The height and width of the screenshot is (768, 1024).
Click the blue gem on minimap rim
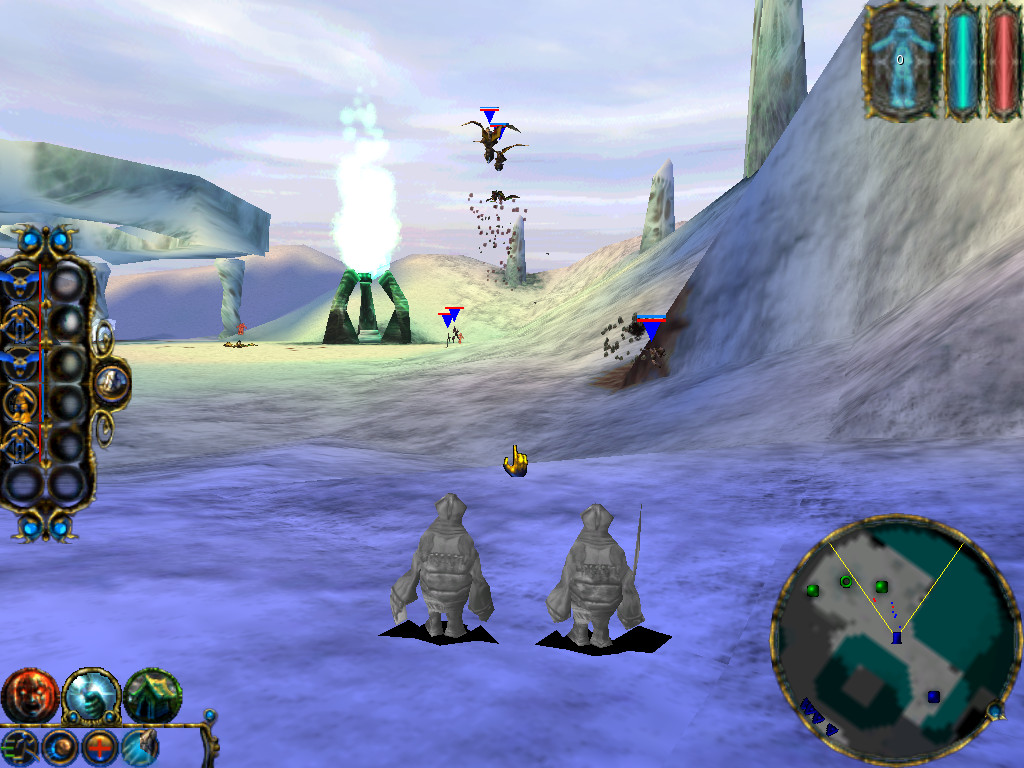(x=995, y=711)
